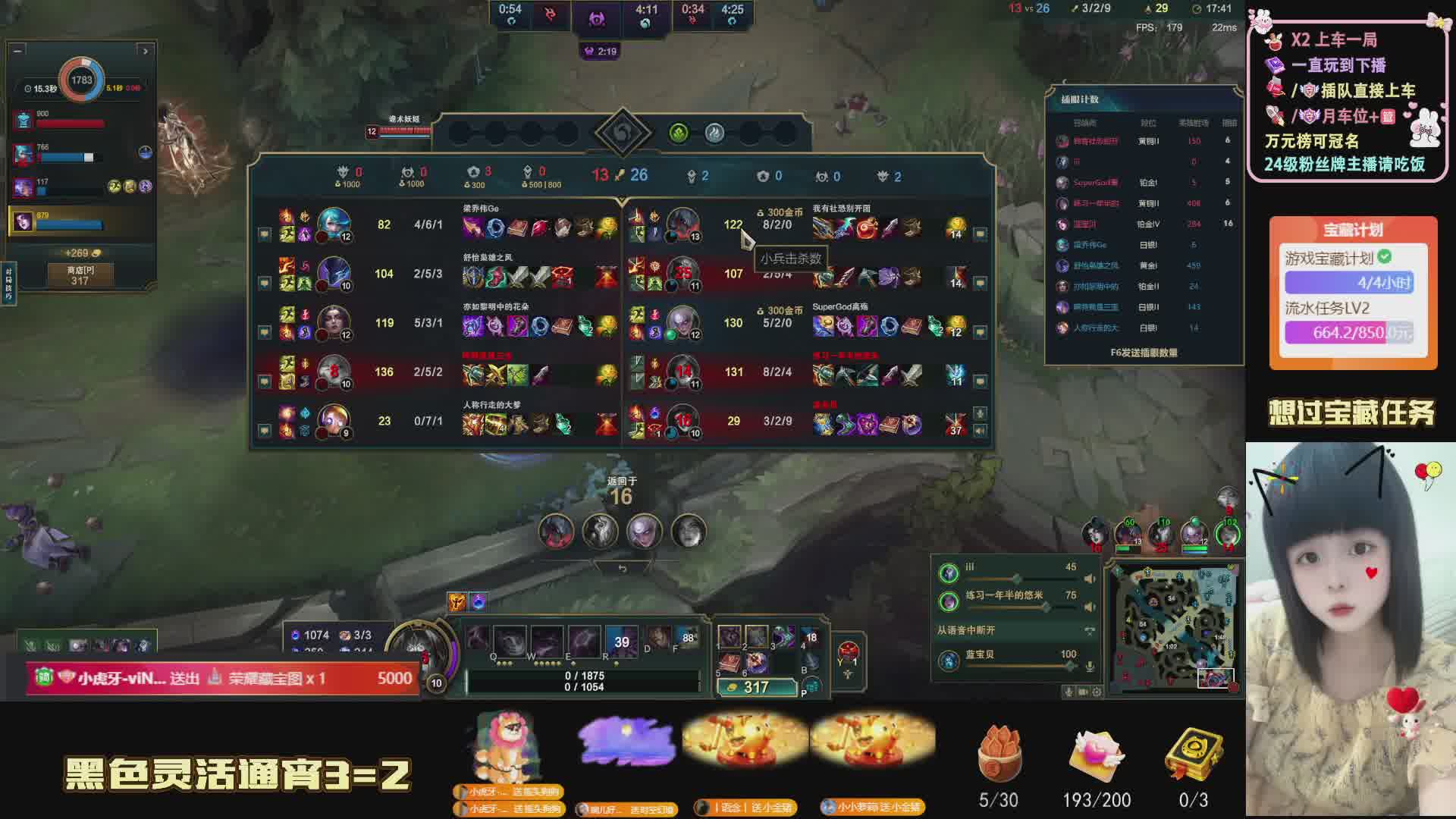
Task: Select the 梁乔伟Ge row champion portrait
Action: click(333, 224)
